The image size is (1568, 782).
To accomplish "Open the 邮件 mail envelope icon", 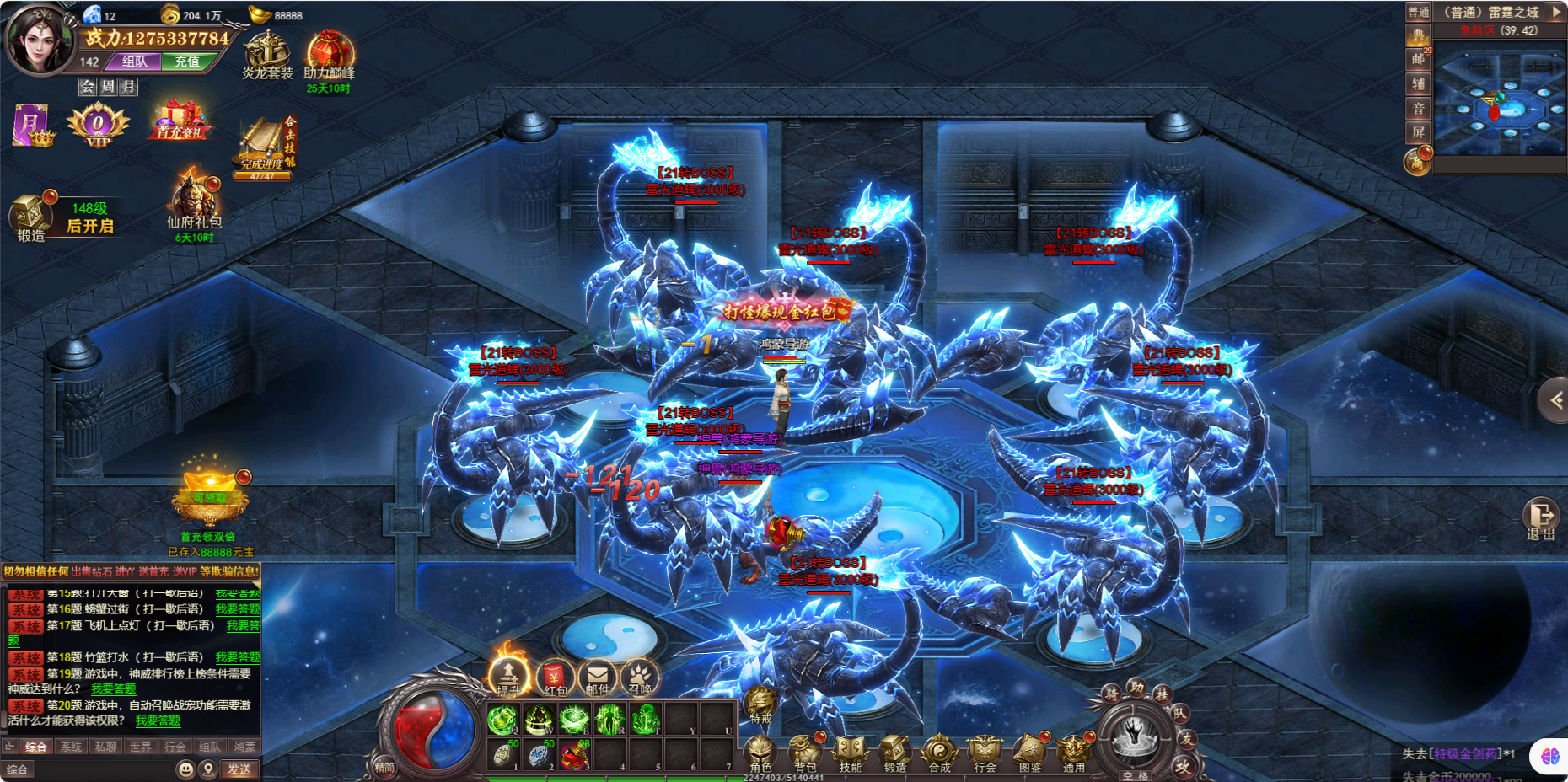I will [598, 678].
